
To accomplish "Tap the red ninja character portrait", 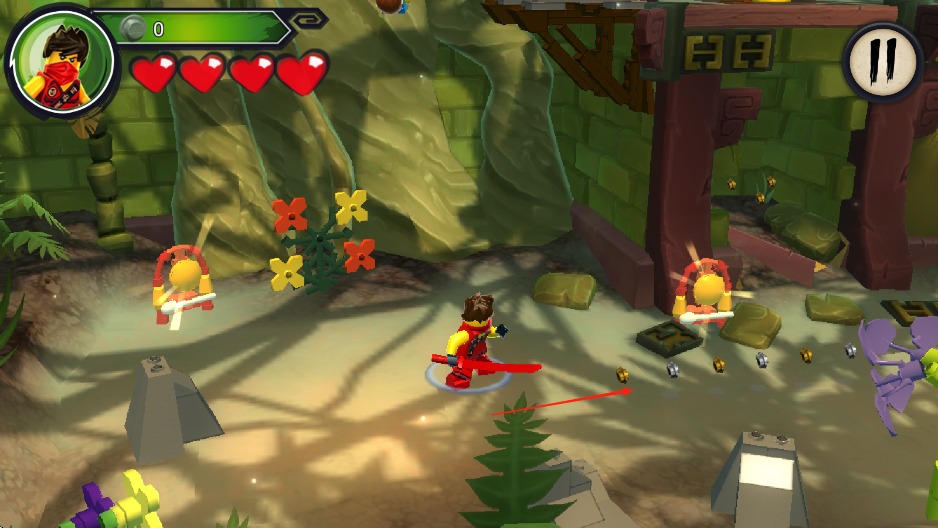I will point(51,60).
